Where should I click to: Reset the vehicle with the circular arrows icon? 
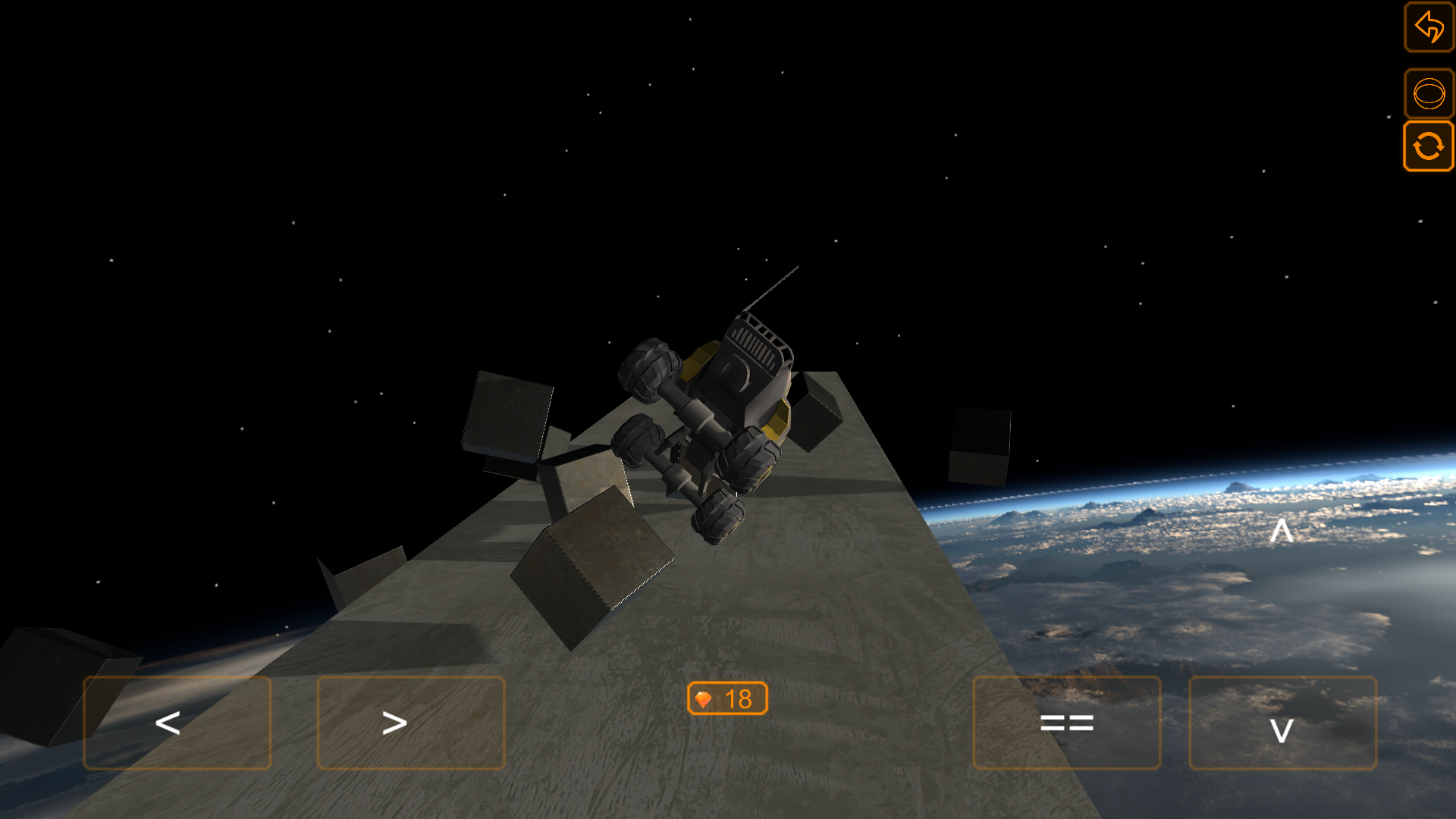1429,146
